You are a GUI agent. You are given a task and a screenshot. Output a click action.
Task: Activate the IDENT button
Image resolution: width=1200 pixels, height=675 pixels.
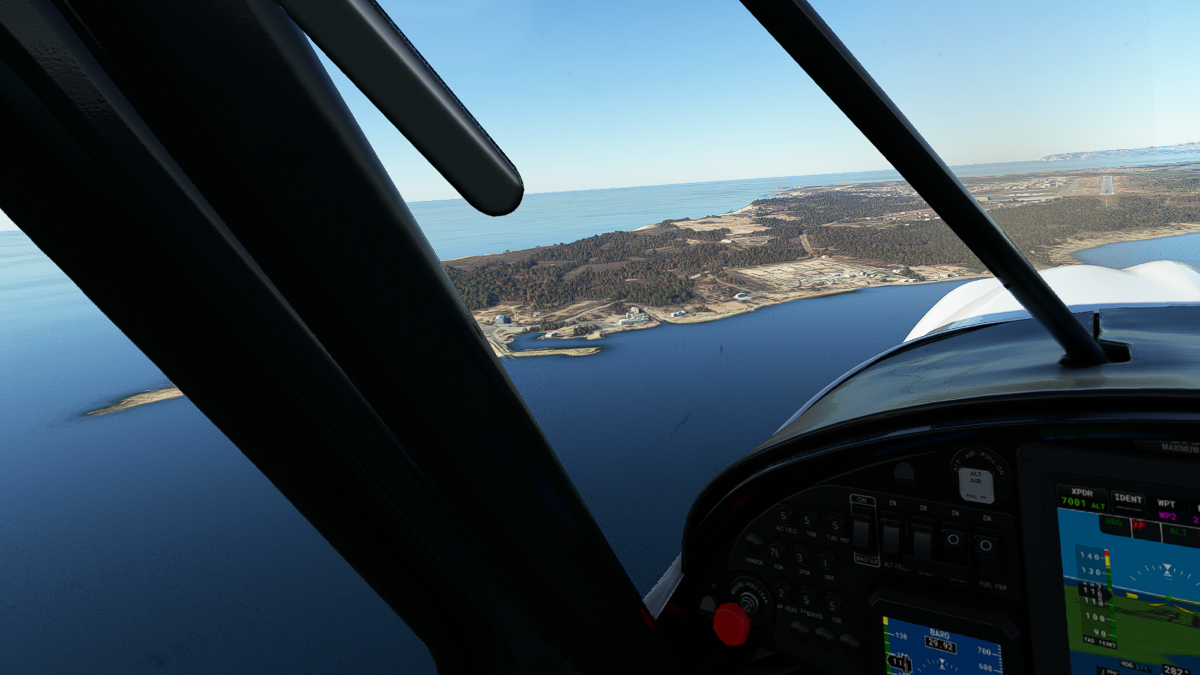(x=1128, y=498)
